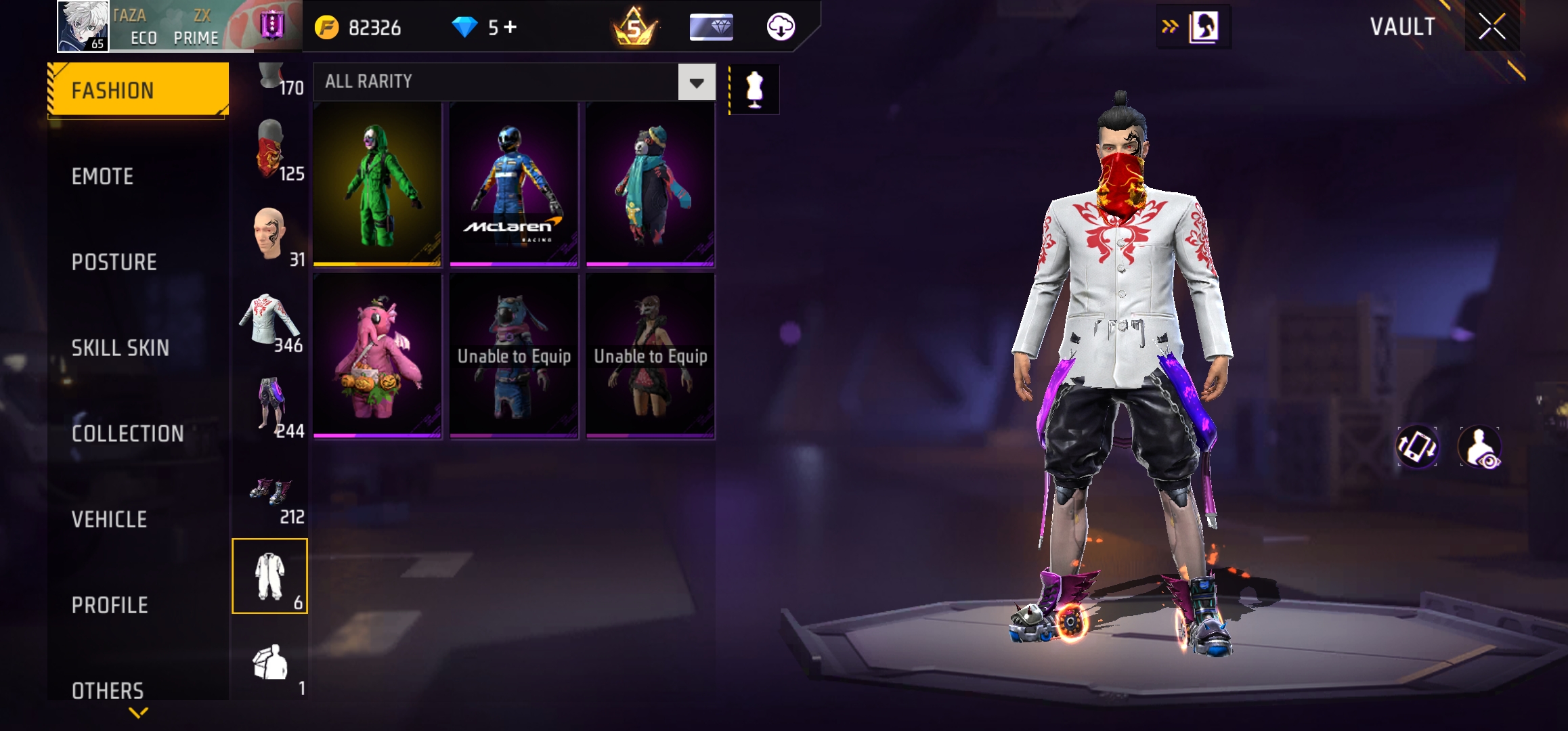Add more diamonds with the plus button
Screen dimensions: 1568x731
coord(510,27)
